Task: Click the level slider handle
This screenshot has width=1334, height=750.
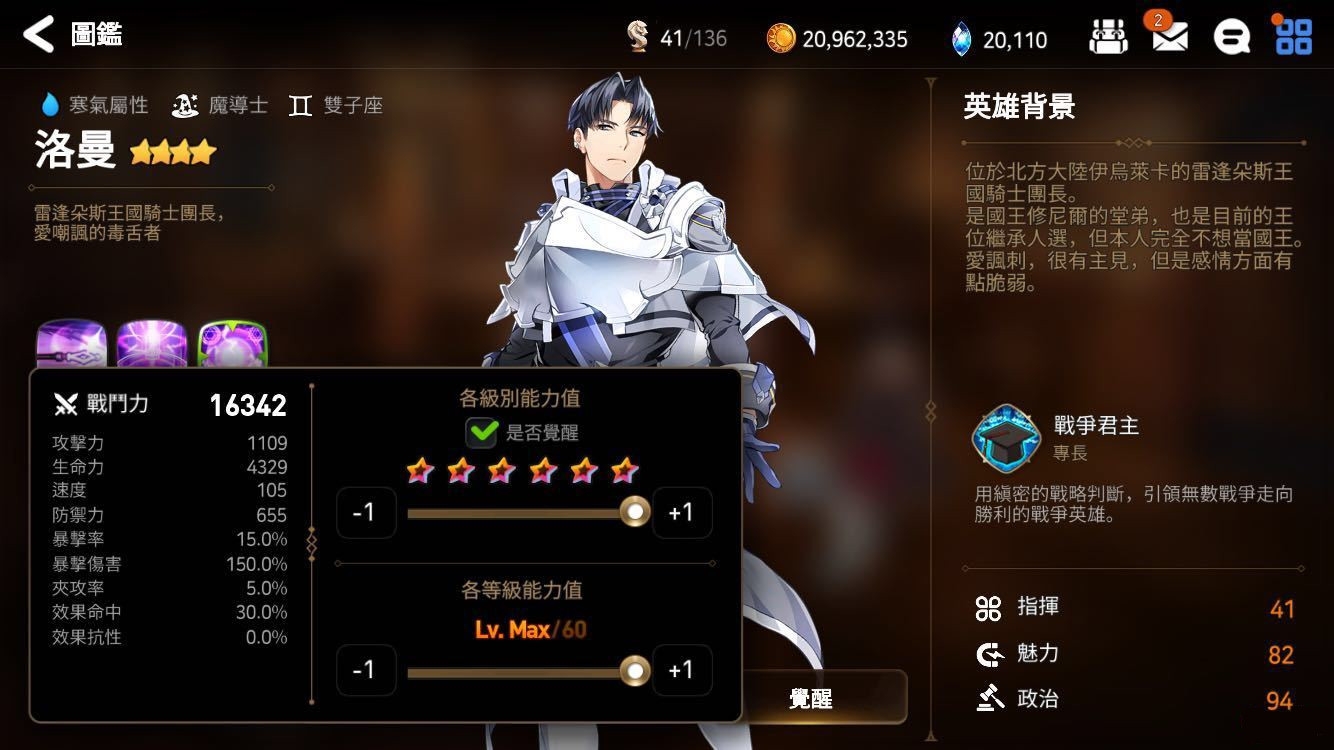Action: (634, 670)
